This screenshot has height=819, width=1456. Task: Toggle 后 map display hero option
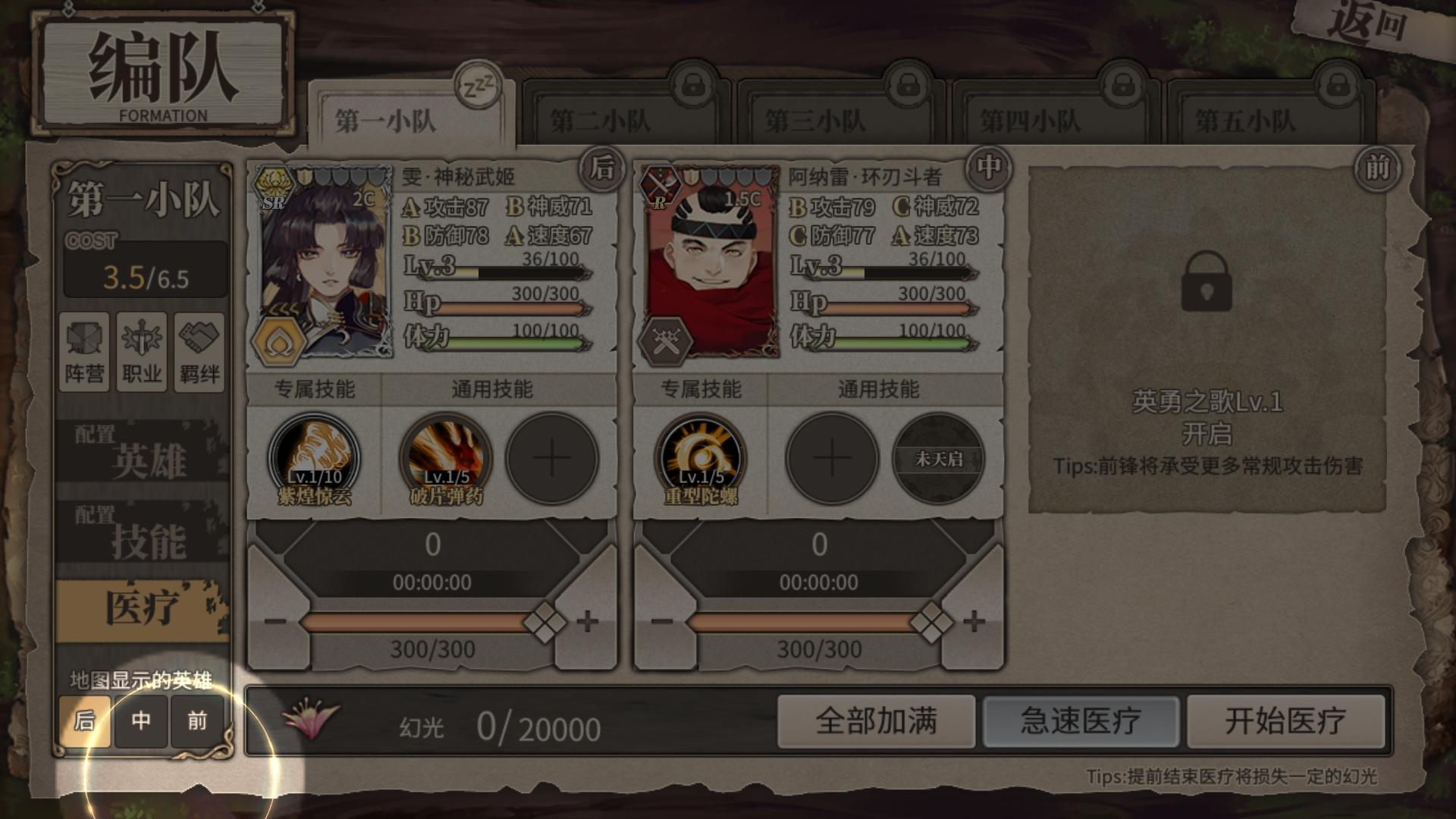86,722
